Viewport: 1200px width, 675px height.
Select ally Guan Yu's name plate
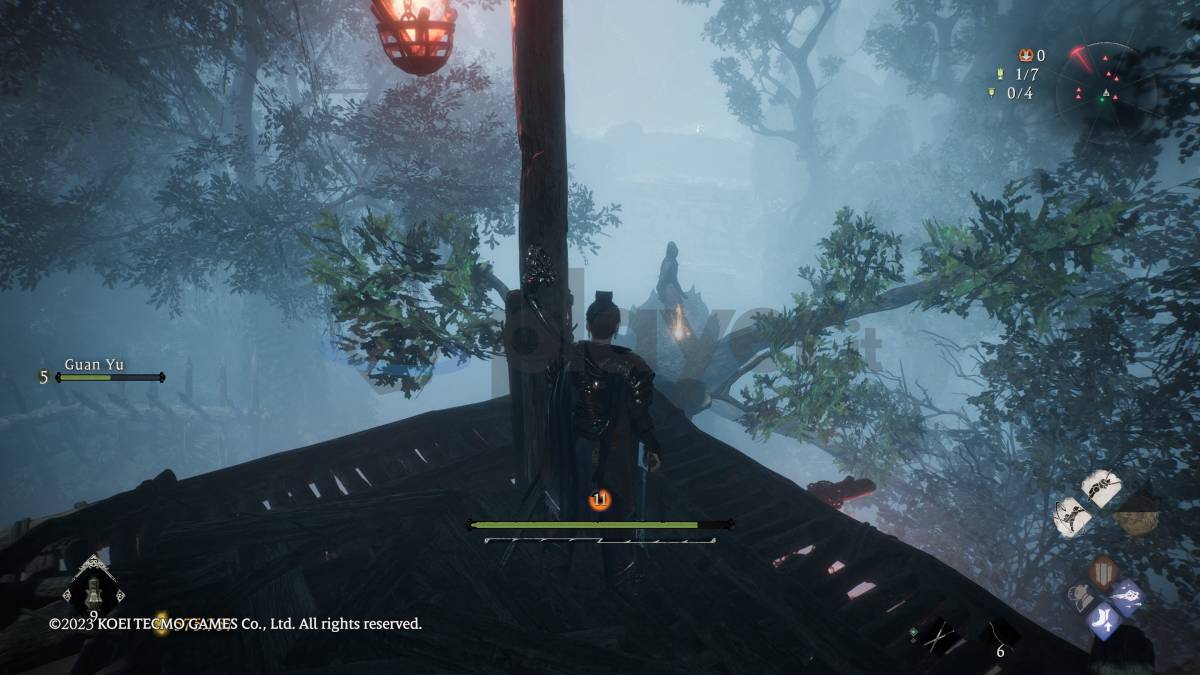pos(94,364)
